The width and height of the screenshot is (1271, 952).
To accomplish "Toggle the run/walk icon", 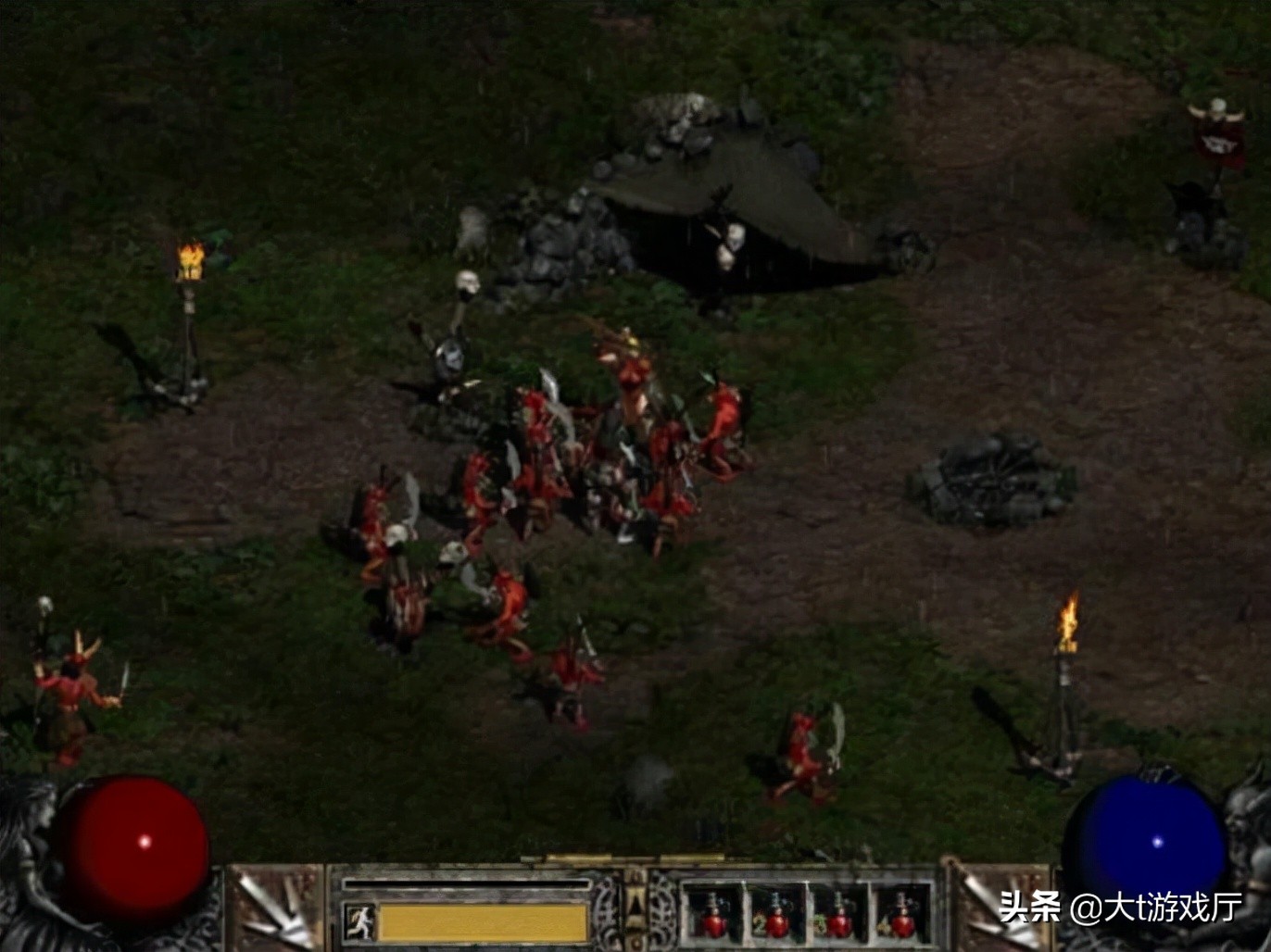I will click(x=360, y=922).
